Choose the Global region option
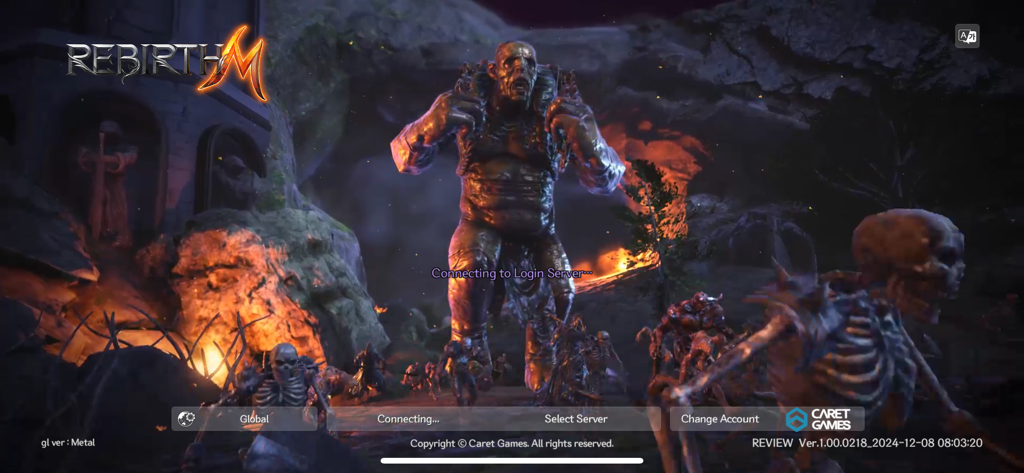 click(254, 419)
